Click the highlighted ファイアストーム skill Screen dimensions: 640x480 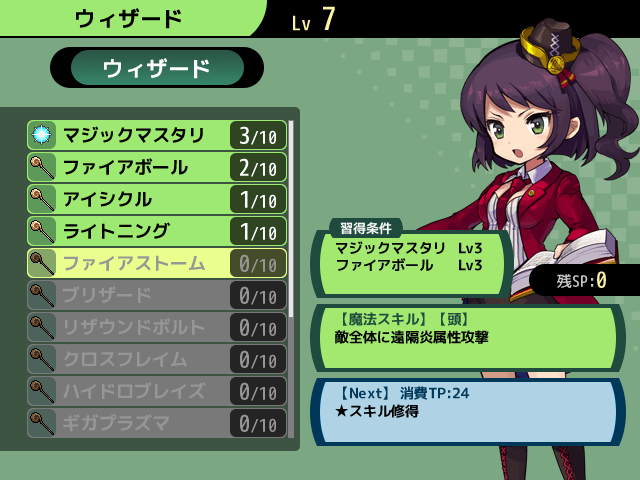click(x=157, y=263)
